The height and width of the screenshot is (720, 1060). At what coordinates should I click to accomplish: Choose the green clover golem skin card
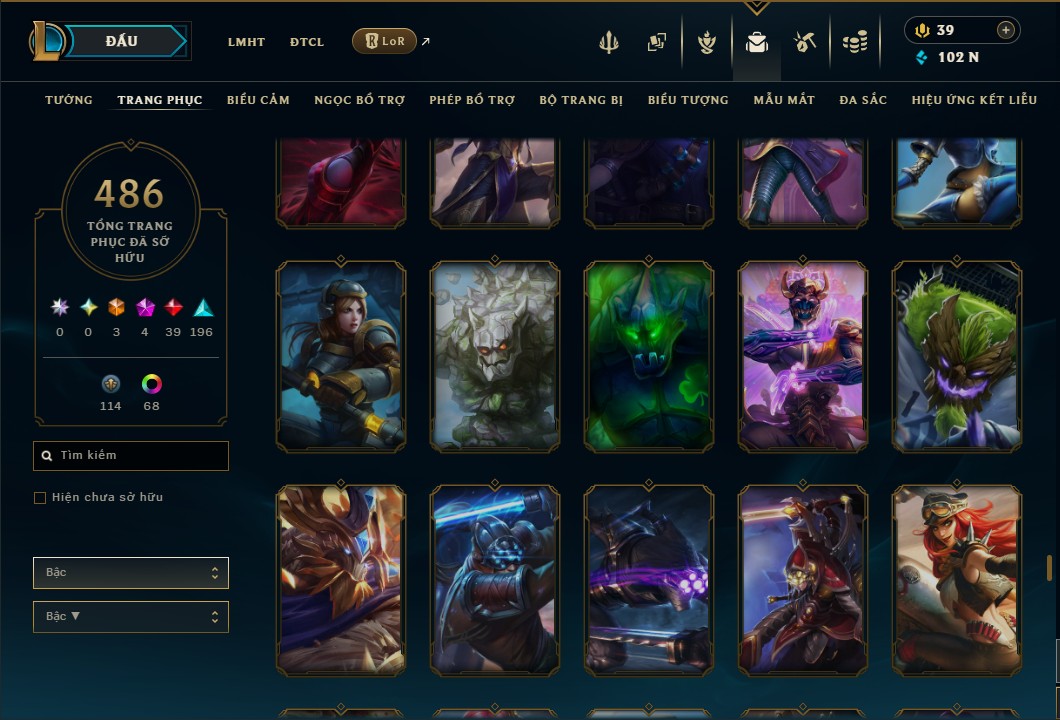click(x=649, y=356)
